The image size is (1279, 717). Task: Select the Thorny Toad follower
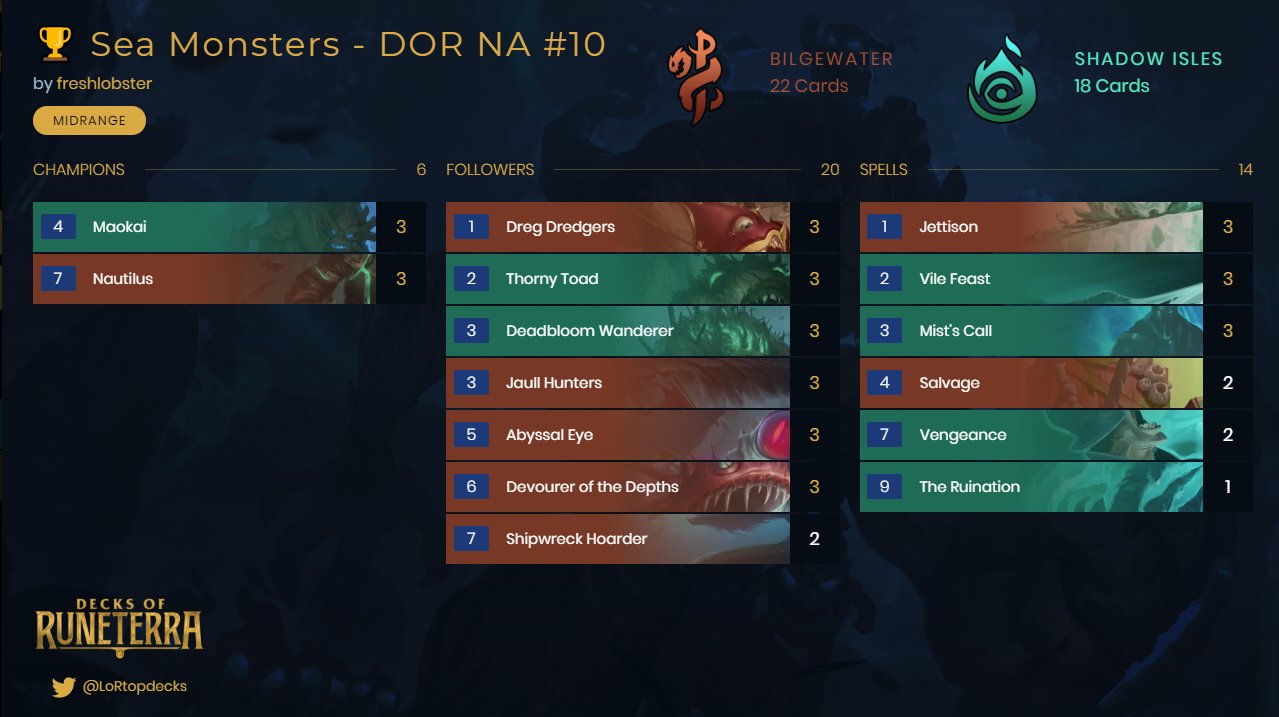[618, 279]
